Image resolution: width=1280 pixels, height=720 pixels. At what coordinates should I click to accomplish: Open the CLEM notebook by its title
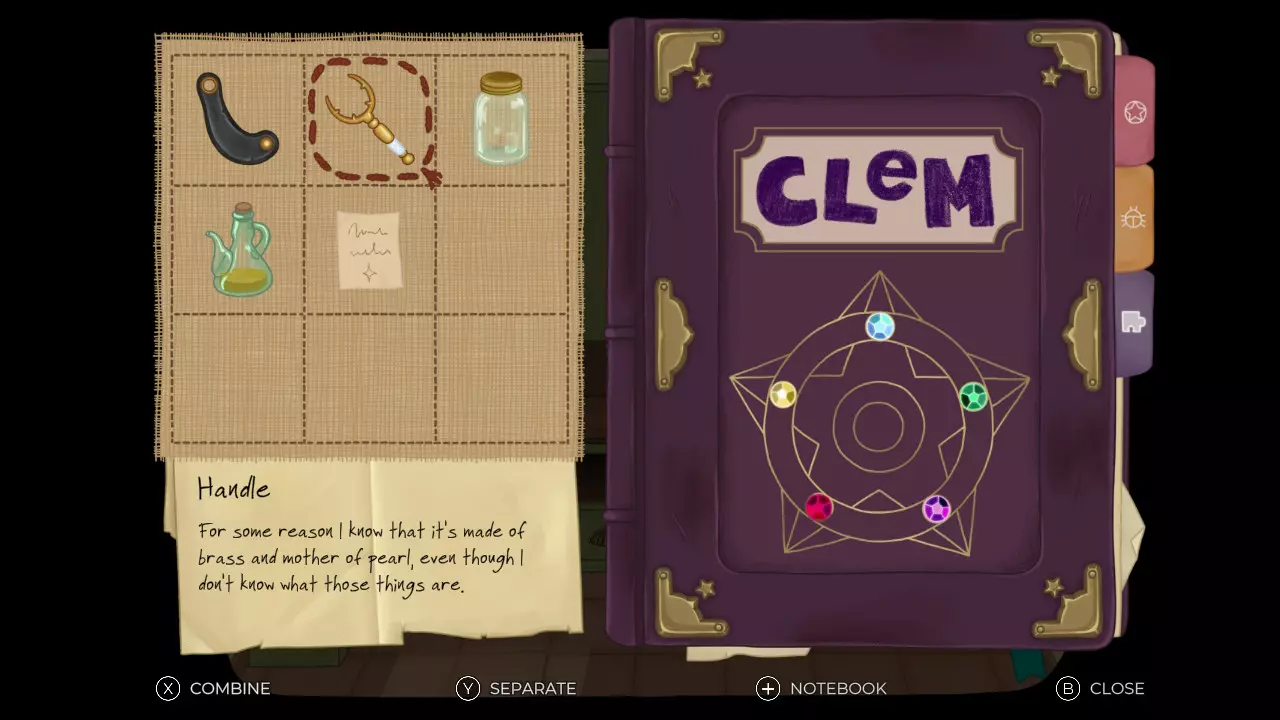pyautogui.click(x=877, y=189)
